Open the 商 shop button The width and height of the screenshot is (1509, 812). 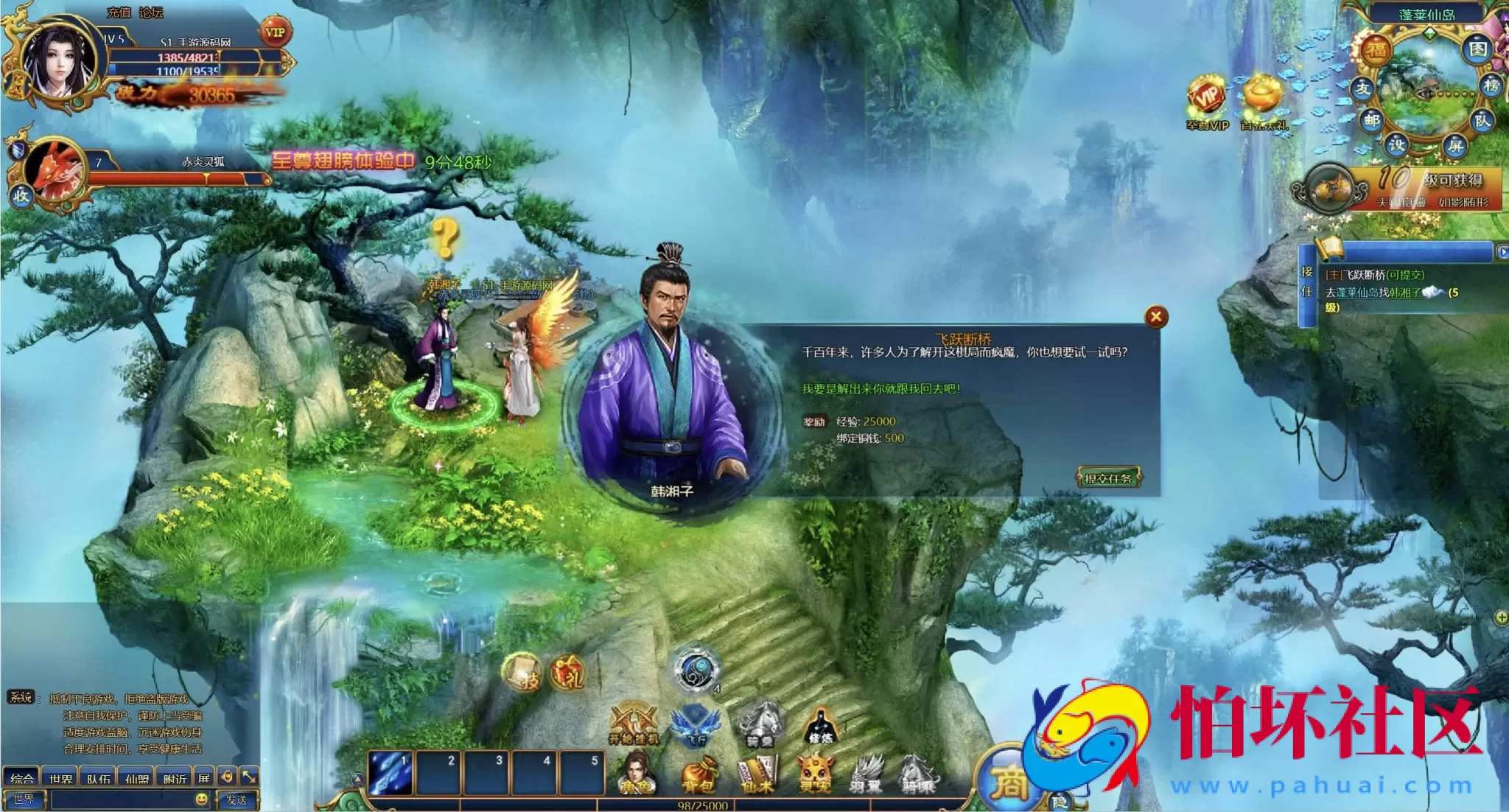tap(1008, 781)
